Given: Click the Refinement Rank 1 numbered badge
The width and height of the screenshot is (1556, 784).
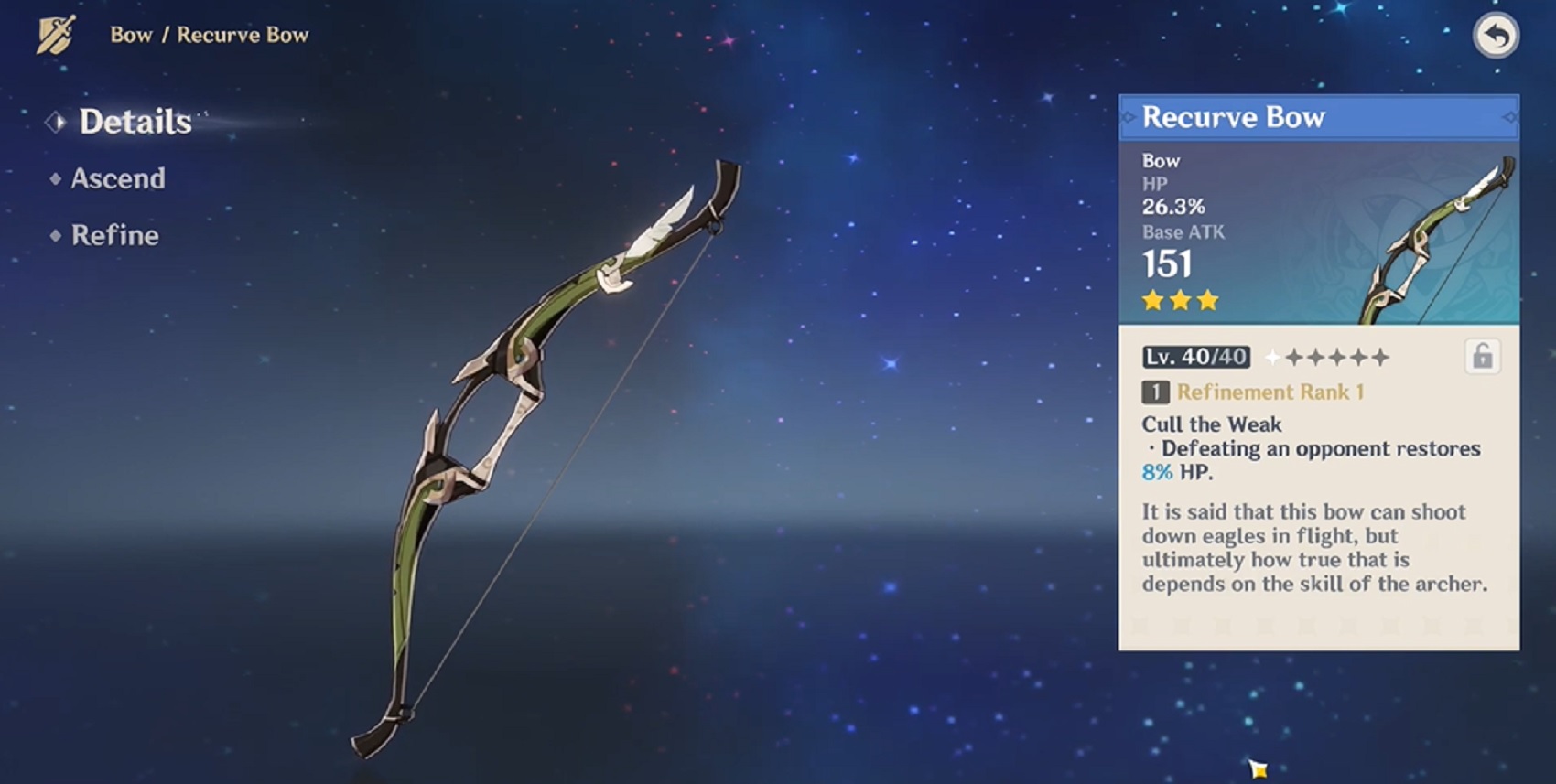Looking at the screenshot, I should click(x=1155, y=392).
